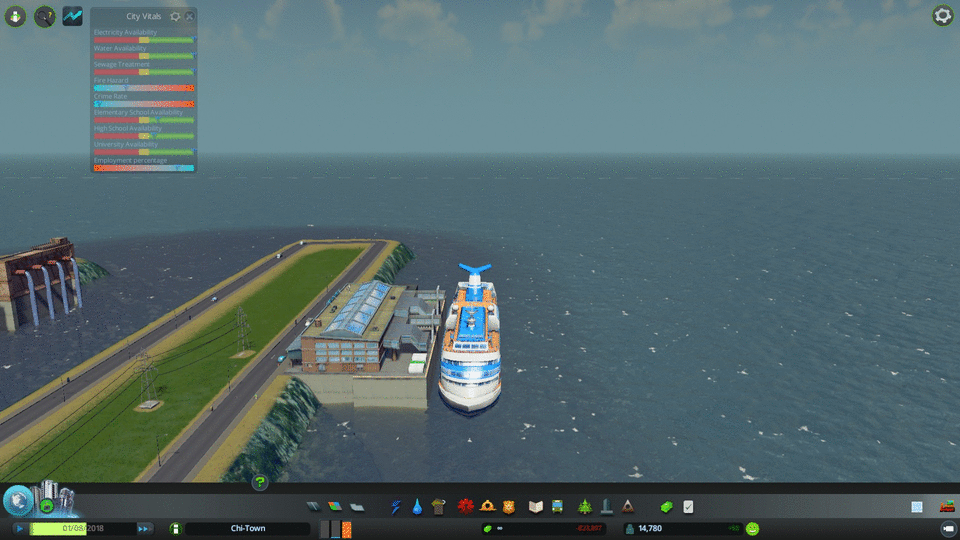The height and width of the screenshot is (540, 960).
Task: Click the play/pause simulation button
Action: tap(20, 528)
